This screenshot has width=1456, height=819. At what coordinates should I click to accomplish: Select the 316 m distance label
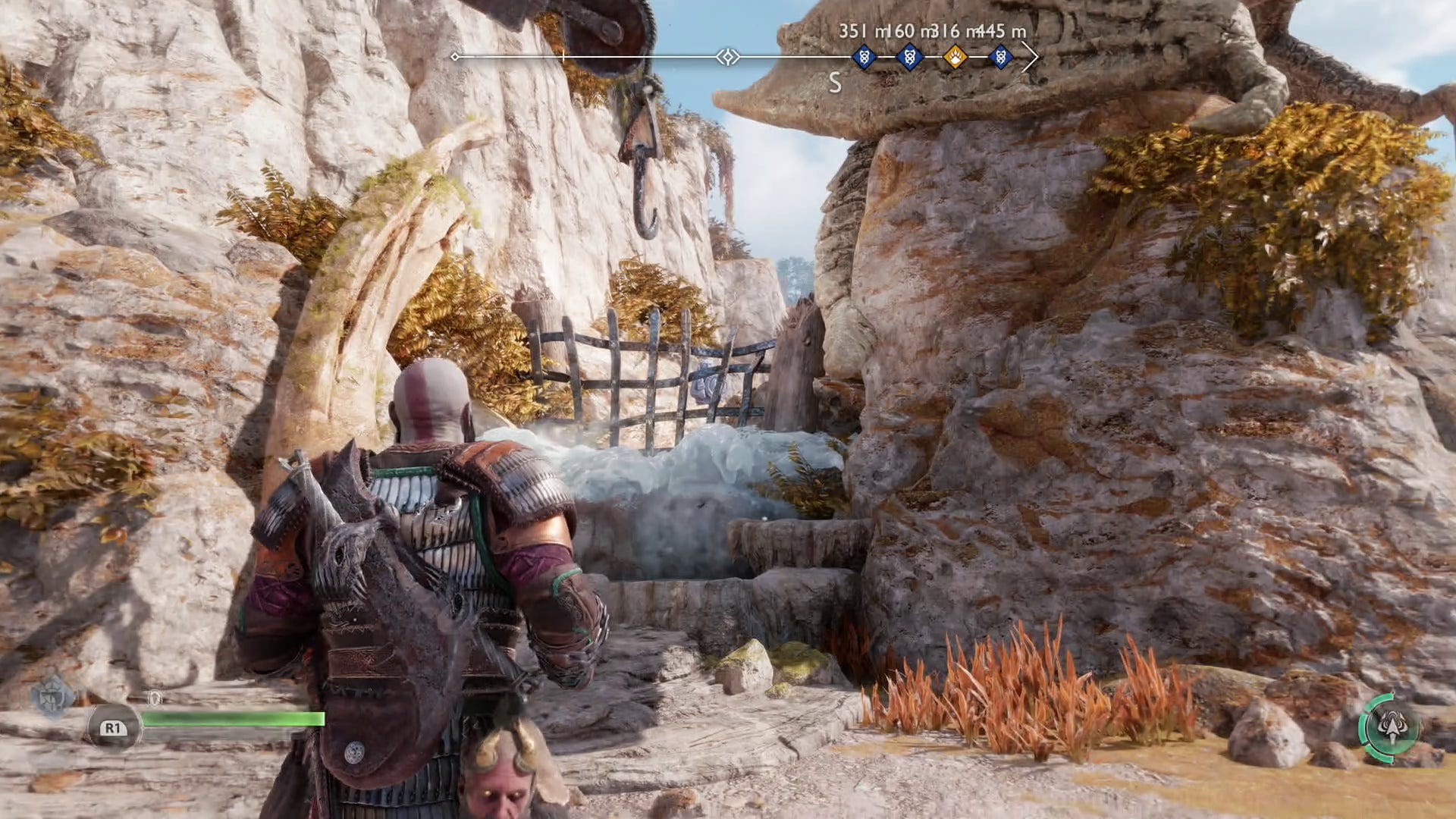tap(955, 32)
